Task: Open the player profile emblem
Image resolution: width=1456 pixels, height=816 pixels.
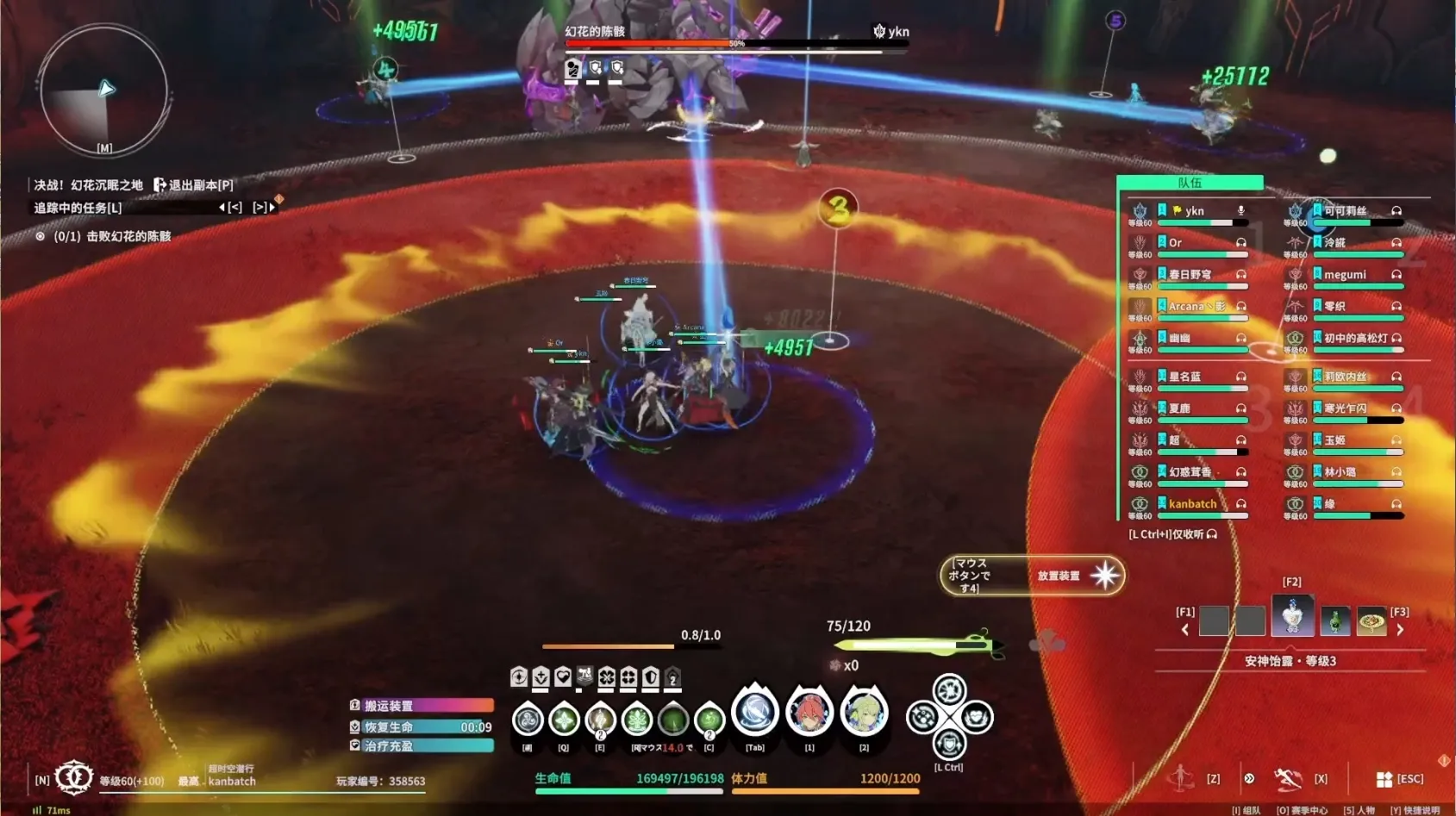Action: [74, 777]
